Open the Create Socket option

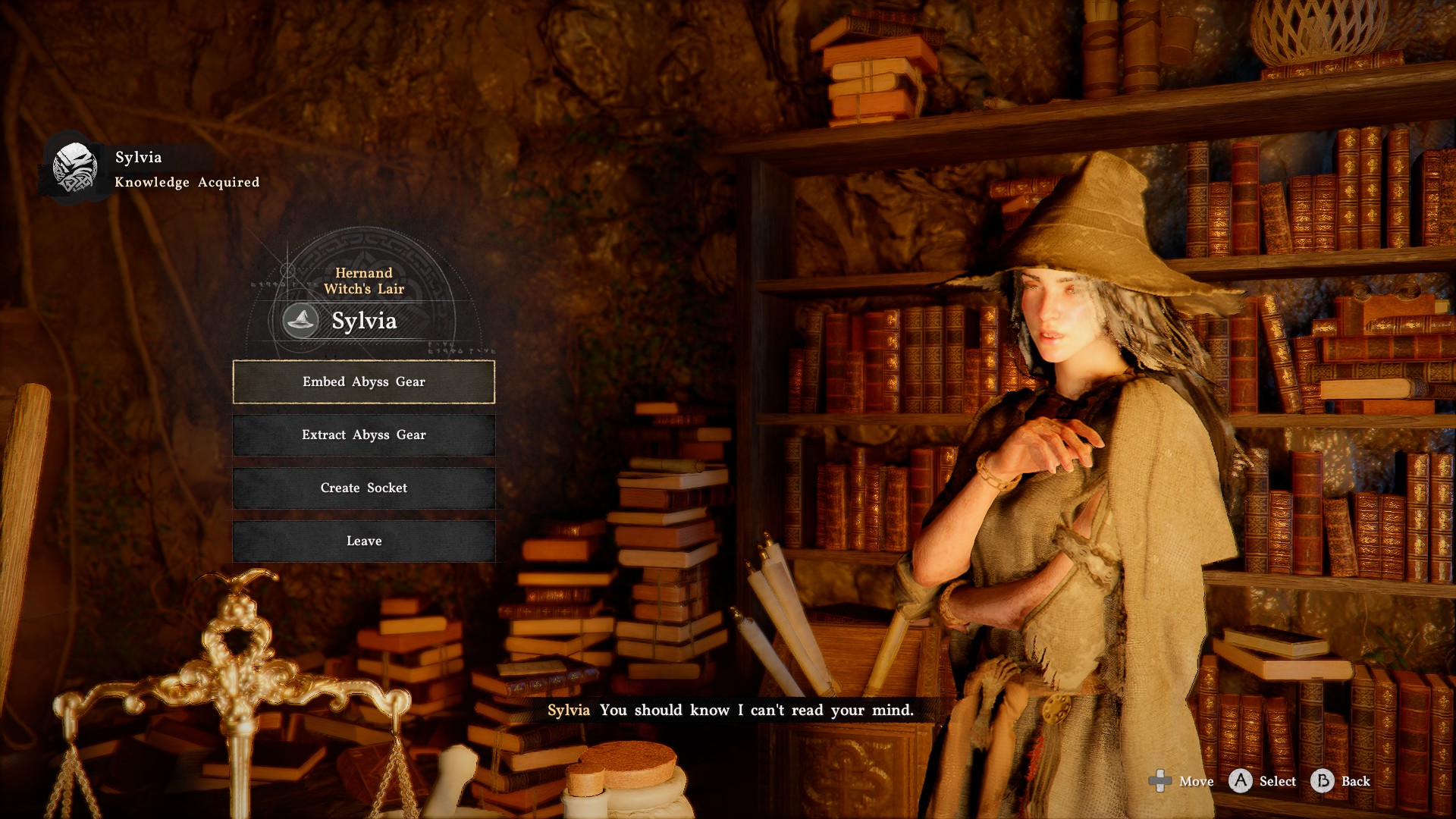[x=364, y=488]
